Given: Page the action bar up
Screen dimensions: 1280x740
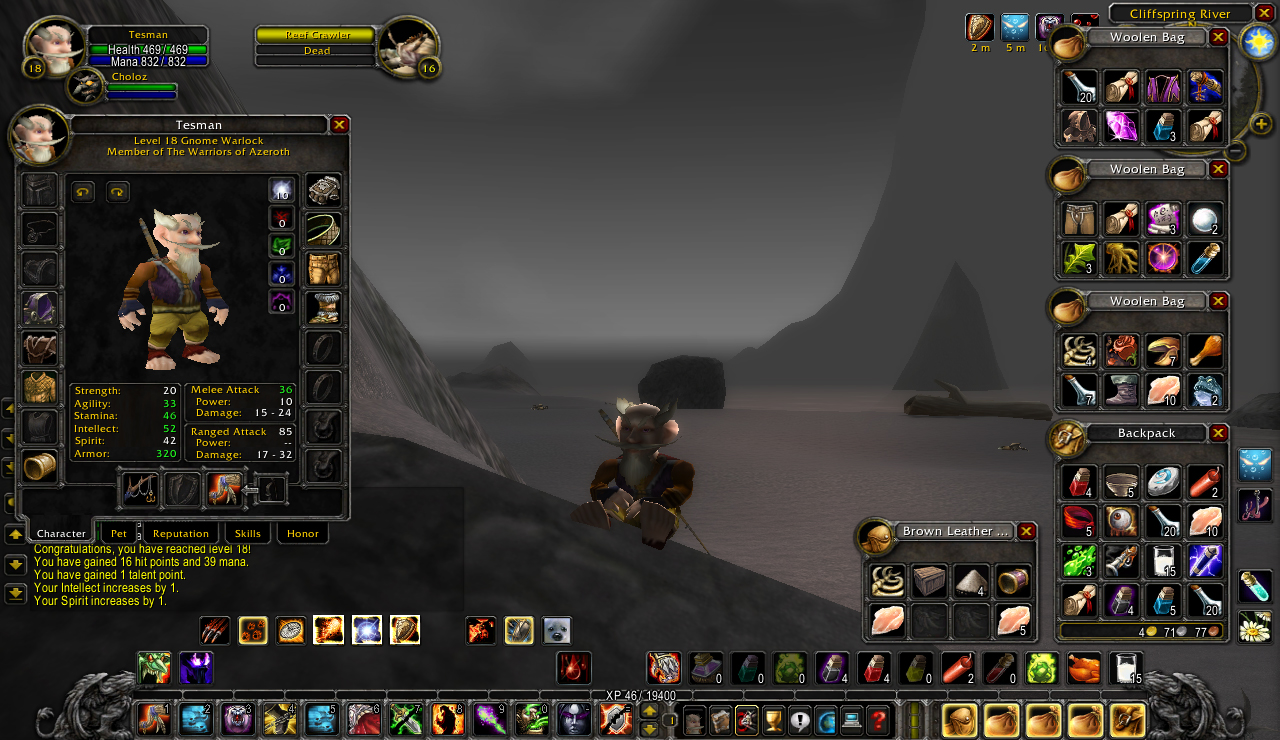Looking at the screenshot, I should 649,711.
